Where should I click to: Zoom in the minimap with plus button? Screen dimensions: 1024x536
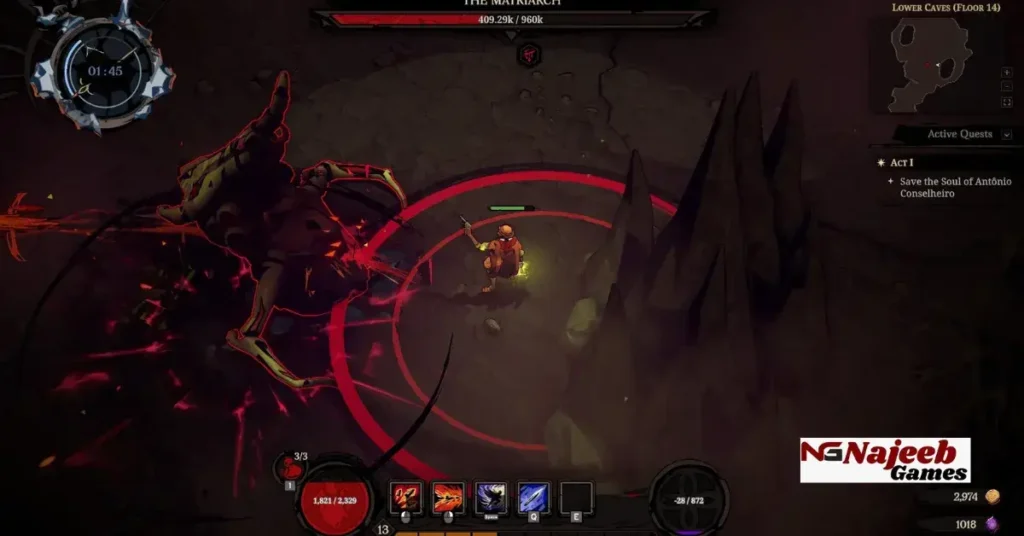point(1006,73)
